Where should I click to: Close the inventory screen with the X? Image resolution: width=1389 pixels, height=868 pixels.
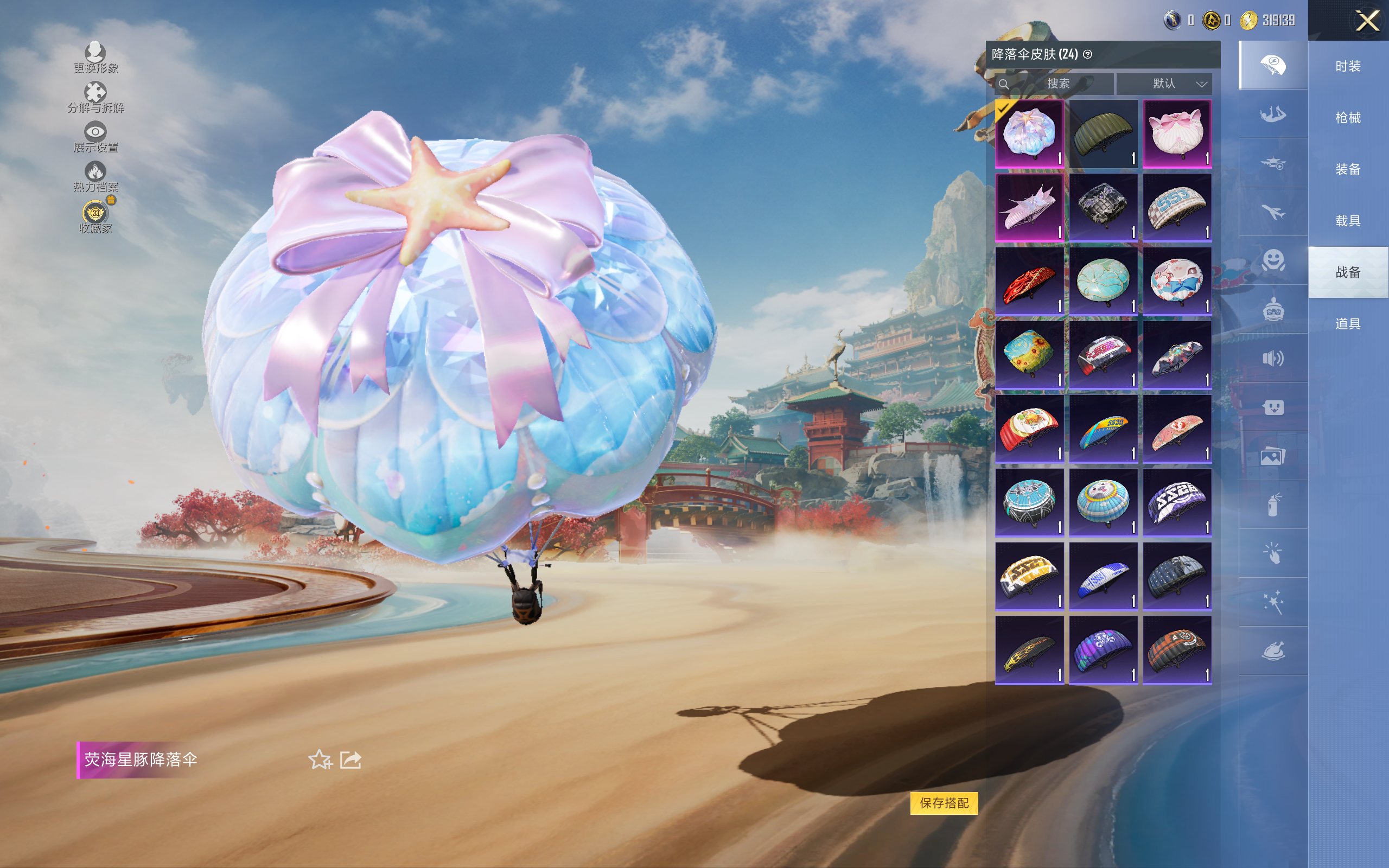coord(1367,21)
